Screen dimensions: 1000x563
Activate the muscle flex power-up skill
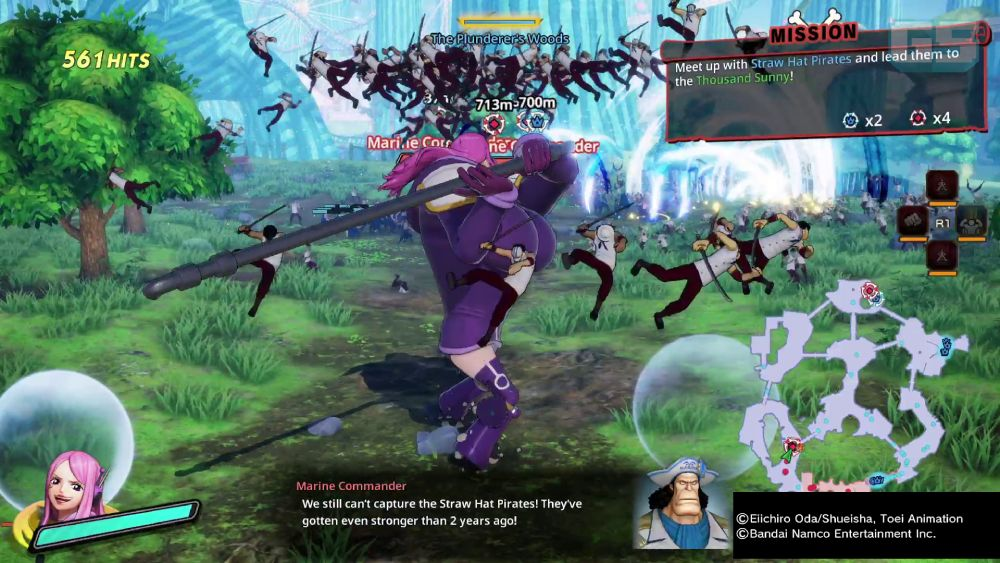coord(972,221)
